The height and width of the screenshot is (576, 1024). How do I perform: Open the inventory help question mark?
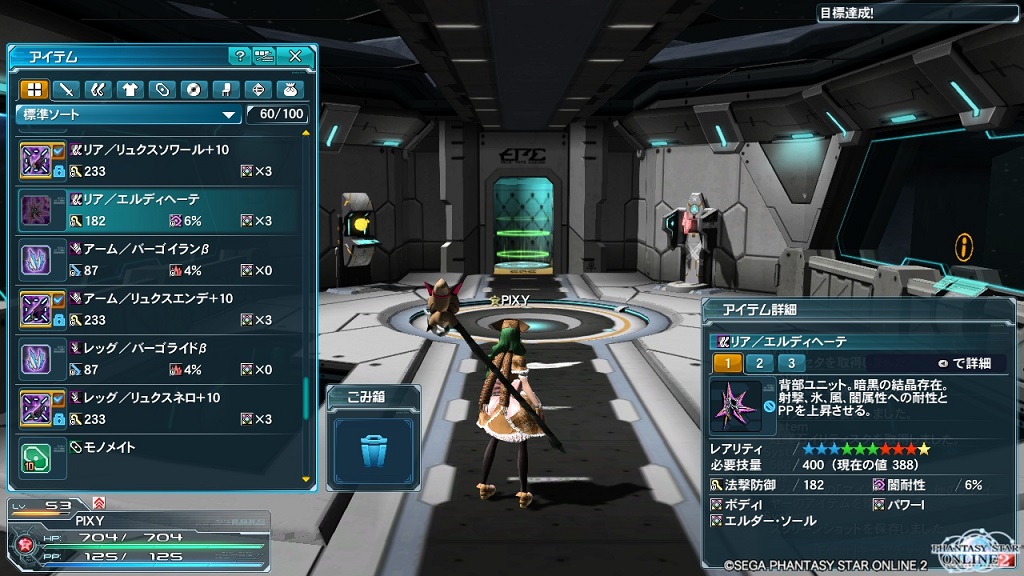[239, 56]
